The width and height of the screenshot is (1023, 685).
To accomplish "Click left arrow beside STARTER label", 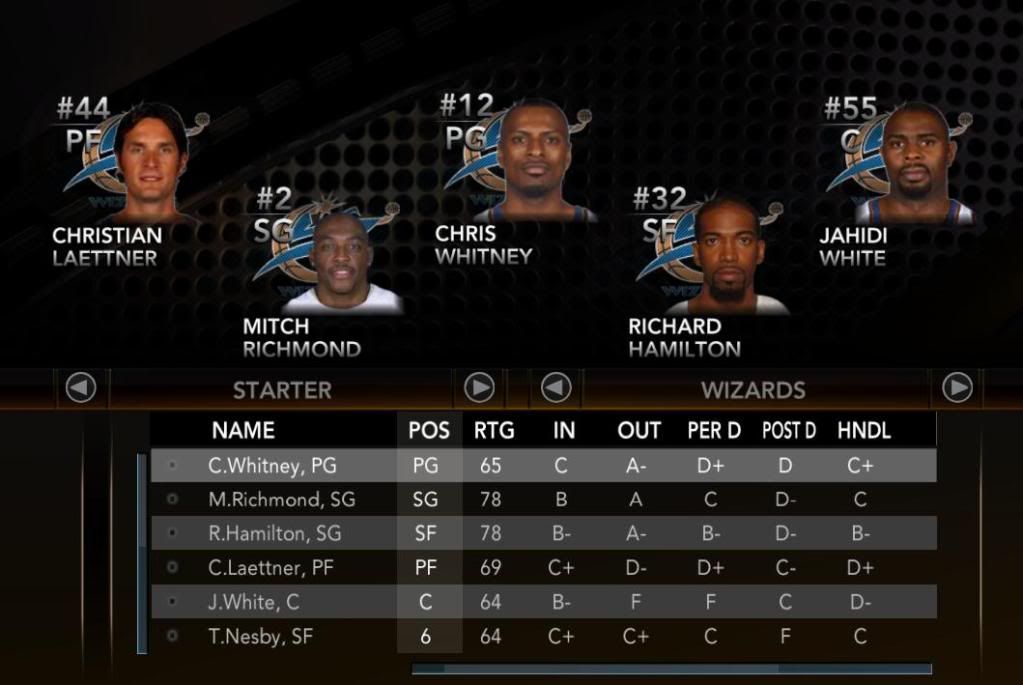I will (x=81, y=387).
